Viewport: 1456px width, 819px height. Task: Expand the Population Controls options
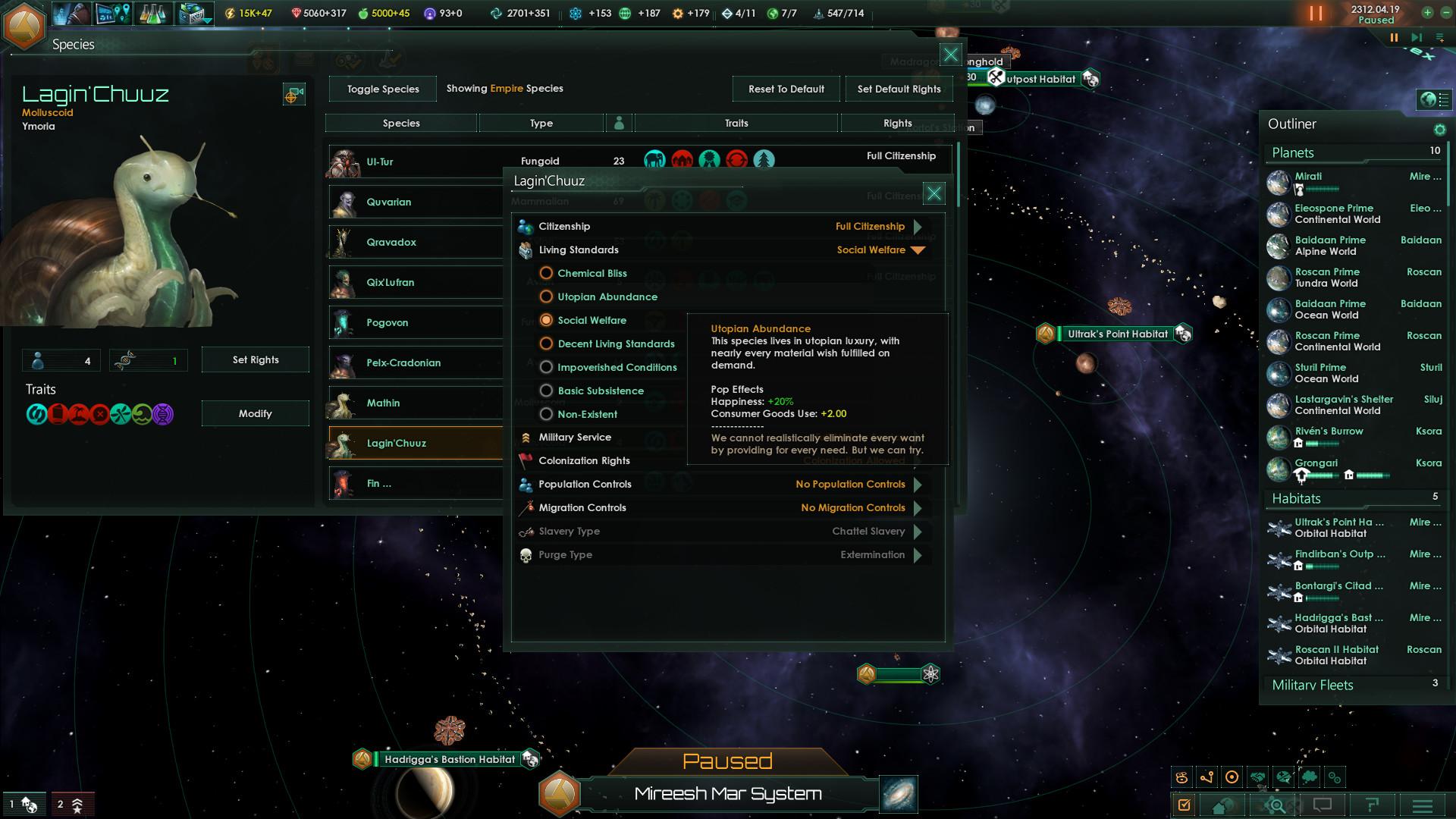click(918, 484)
